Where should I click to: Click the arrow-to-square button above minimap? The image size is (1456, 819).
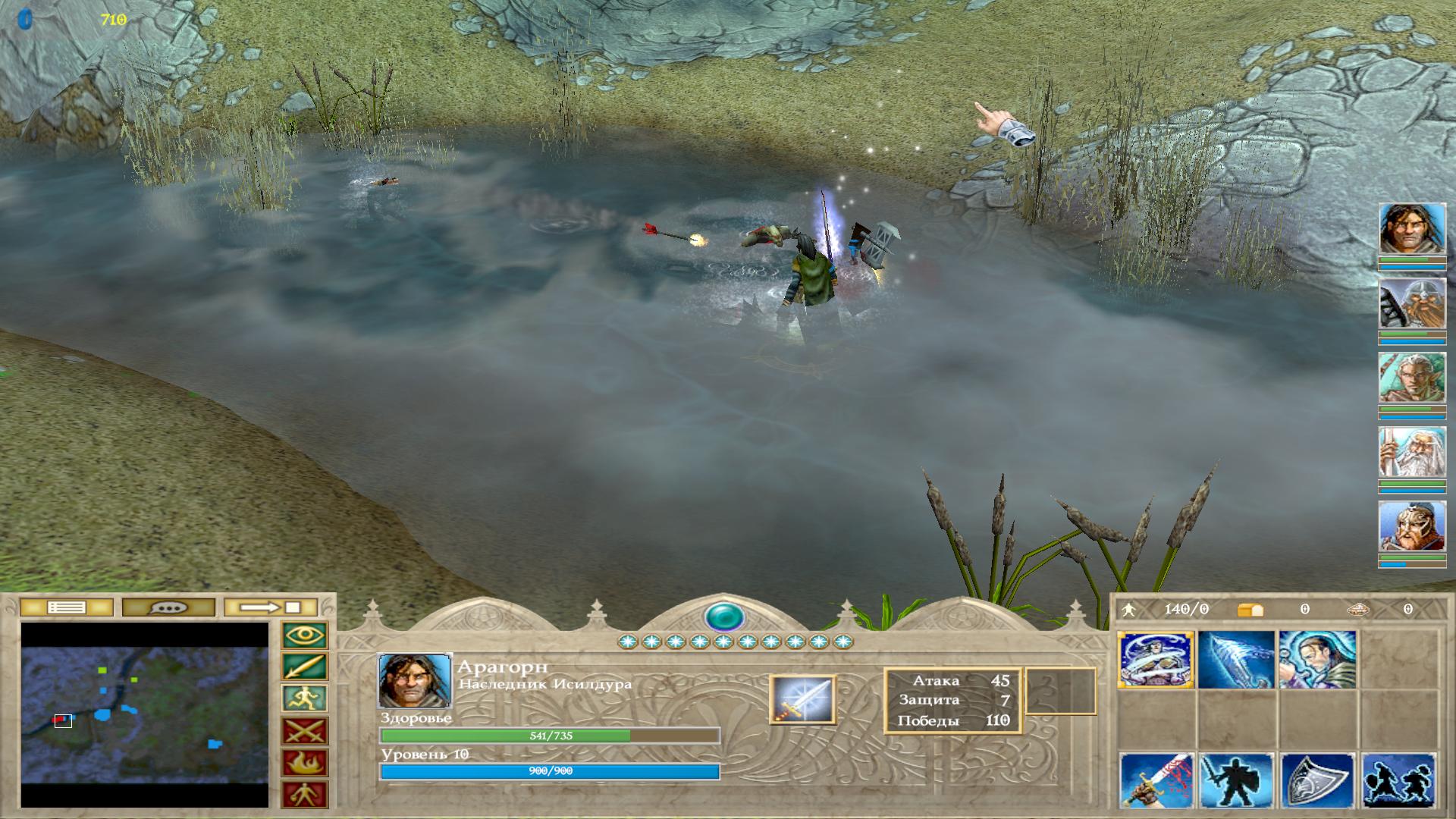pyautogui.click(x=271, y=607)
